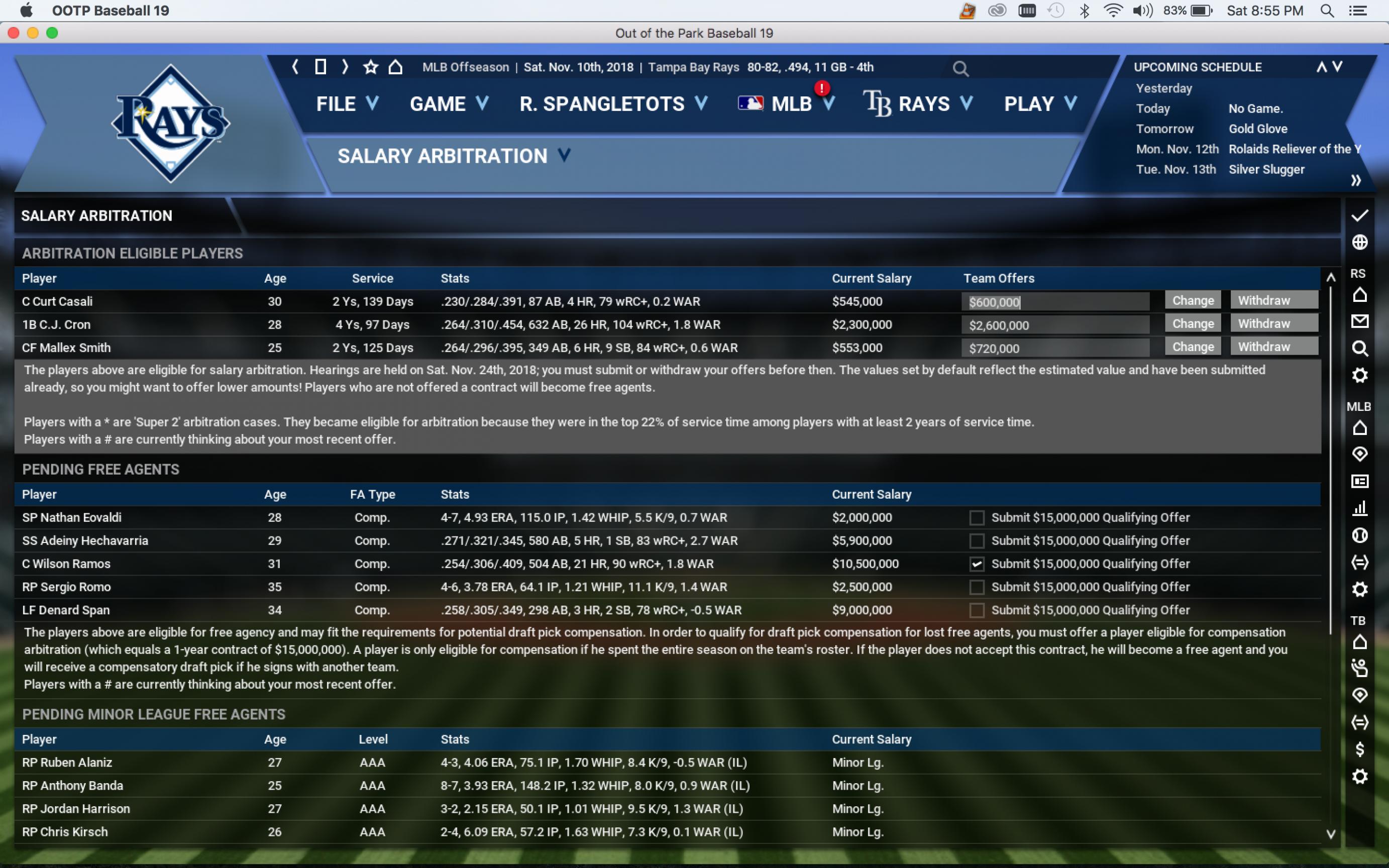Viewport: 1389px width, 868px height.
Task: Withdraw the offer to C.J. Cron
Action: [1273, 324]
